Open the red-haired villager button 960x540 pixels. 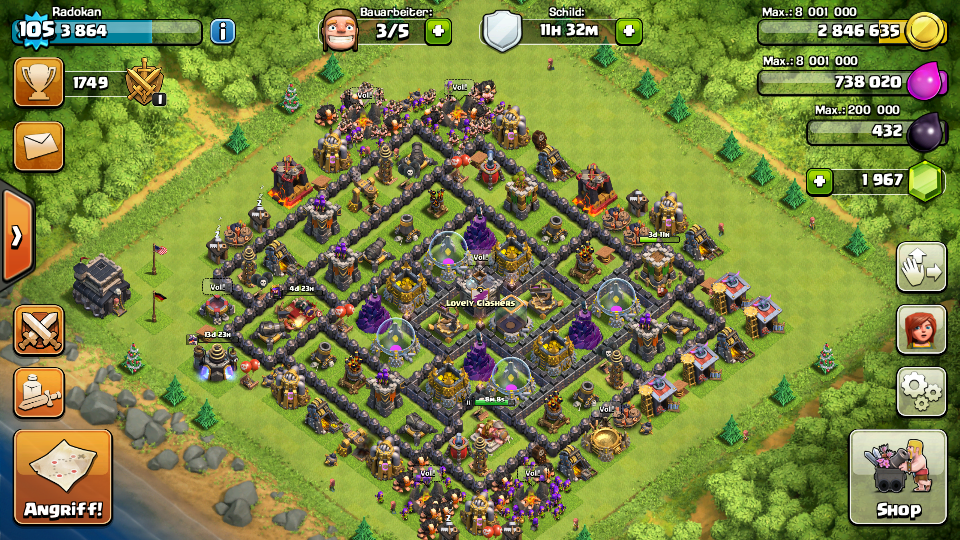[921, 328]
